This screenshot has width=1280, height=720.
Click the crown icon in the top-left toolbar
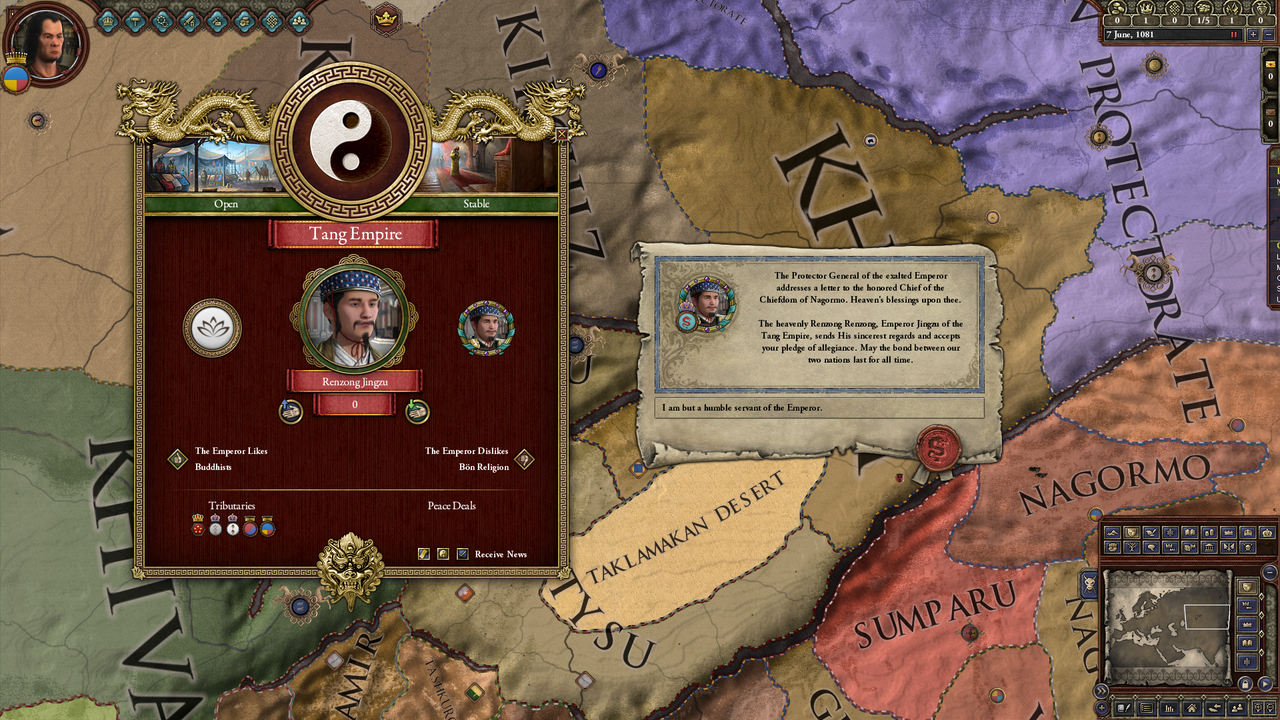coord(107,21)
